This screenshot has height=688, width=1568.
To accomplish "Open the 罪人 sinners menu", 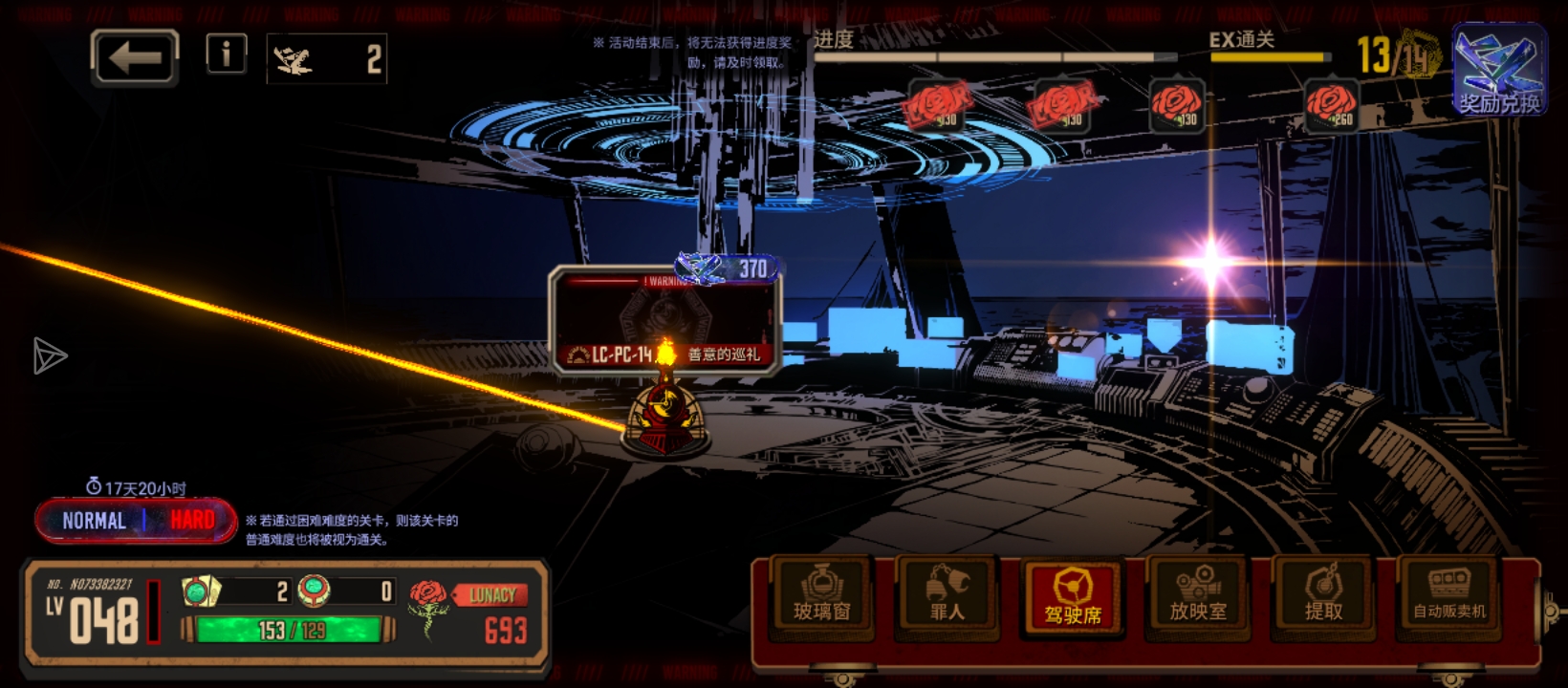I will pos(947,597).
